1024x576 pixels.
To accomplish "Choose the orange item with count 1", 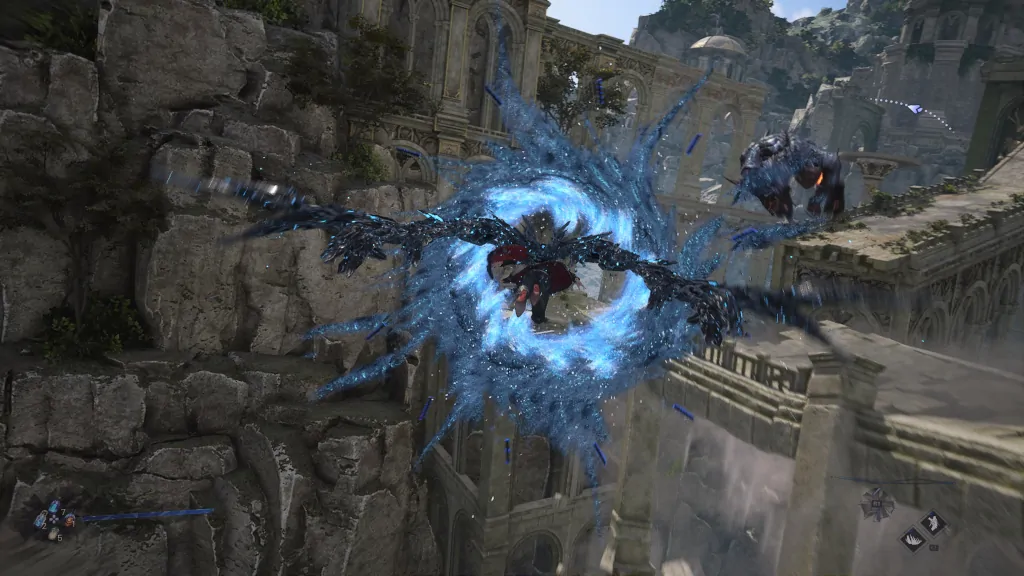I will pyautogui.click(x=68, y=520).
